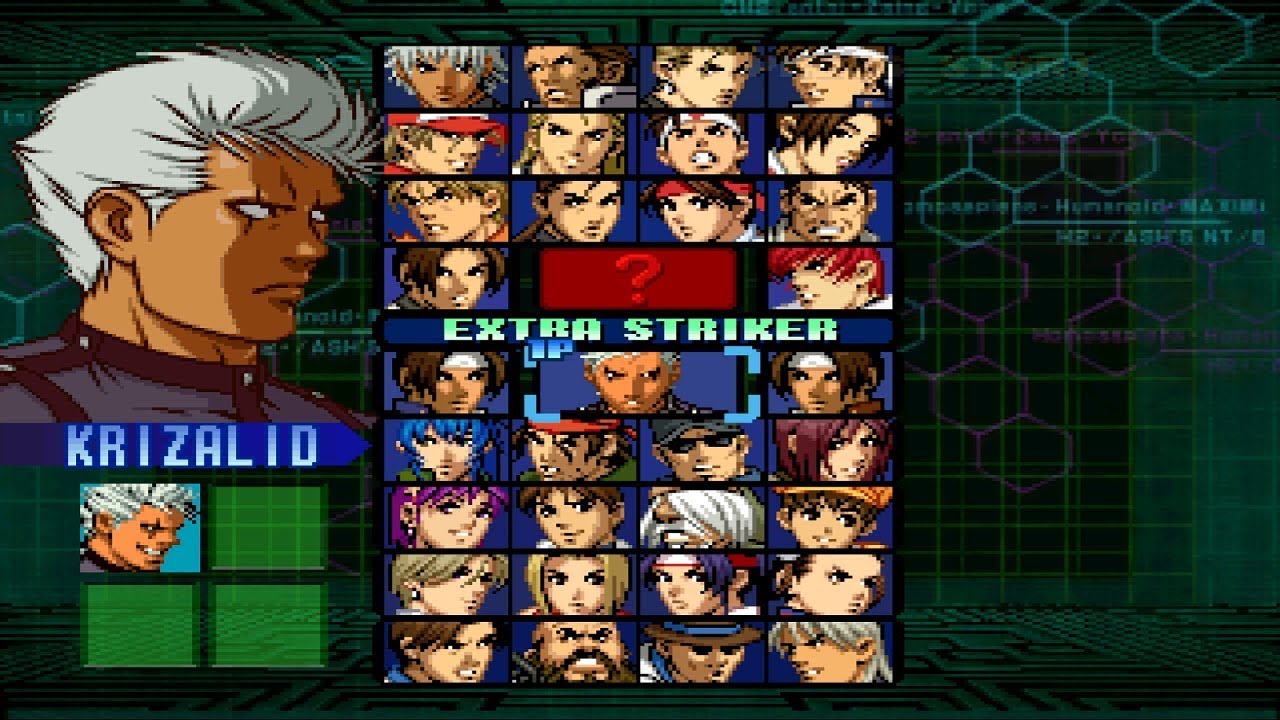Image resolution: width=1280 pixels, height=720 pixels.
Task: Choose the white-bearded old man portrait
Action: coord(702,516)
